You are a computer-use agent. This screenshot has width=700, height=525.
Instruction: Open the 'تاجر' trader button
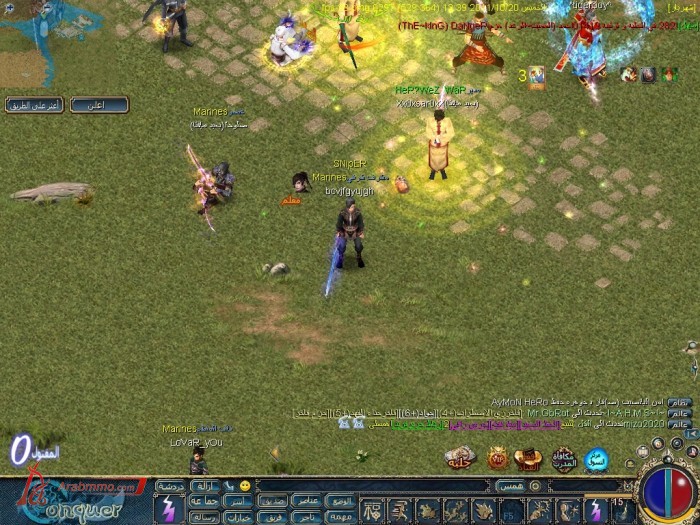click(307, 516)
